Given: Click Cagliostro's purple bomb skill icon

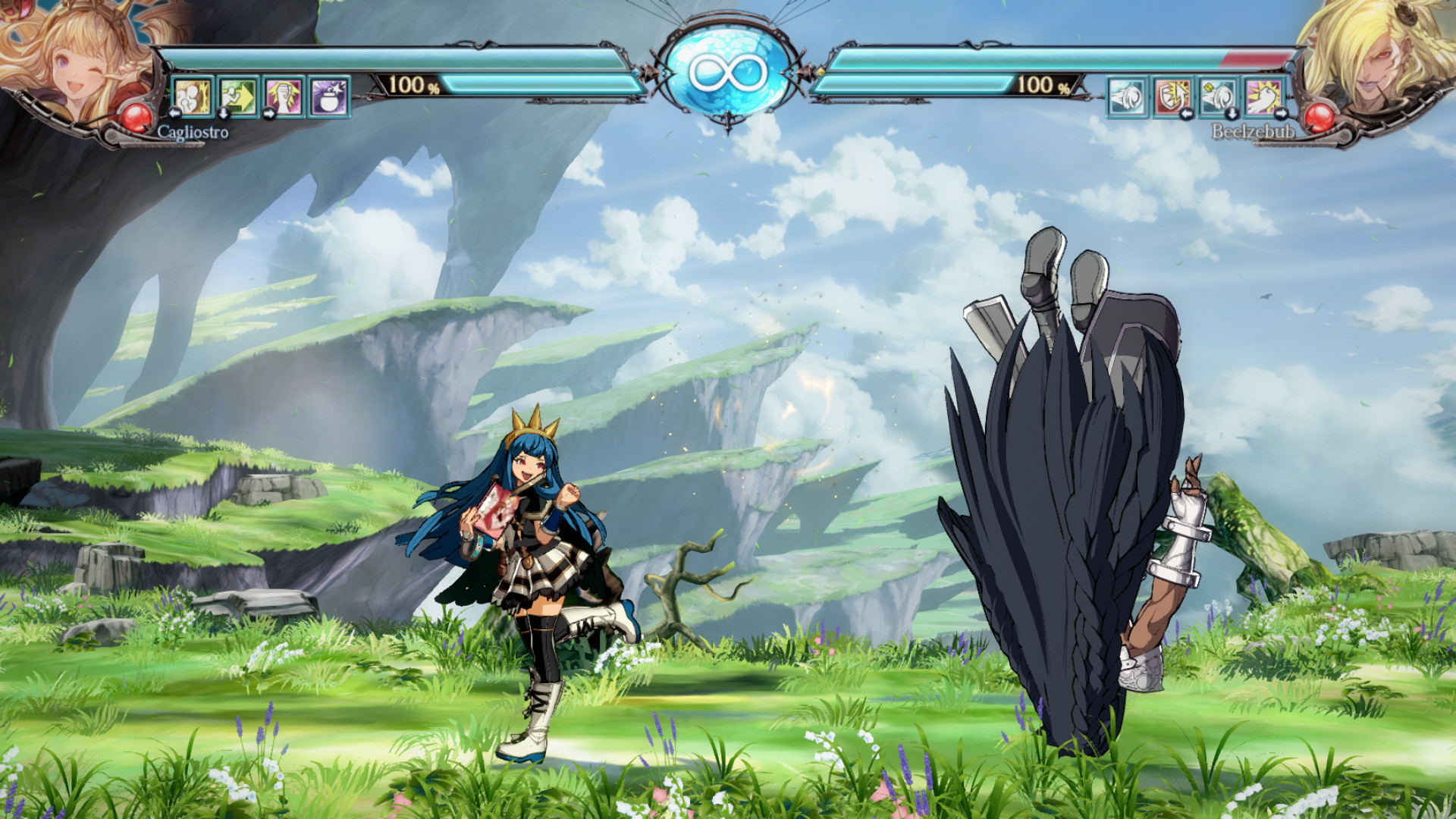Looking at the screenshot, I should click(x=328, y=96).
